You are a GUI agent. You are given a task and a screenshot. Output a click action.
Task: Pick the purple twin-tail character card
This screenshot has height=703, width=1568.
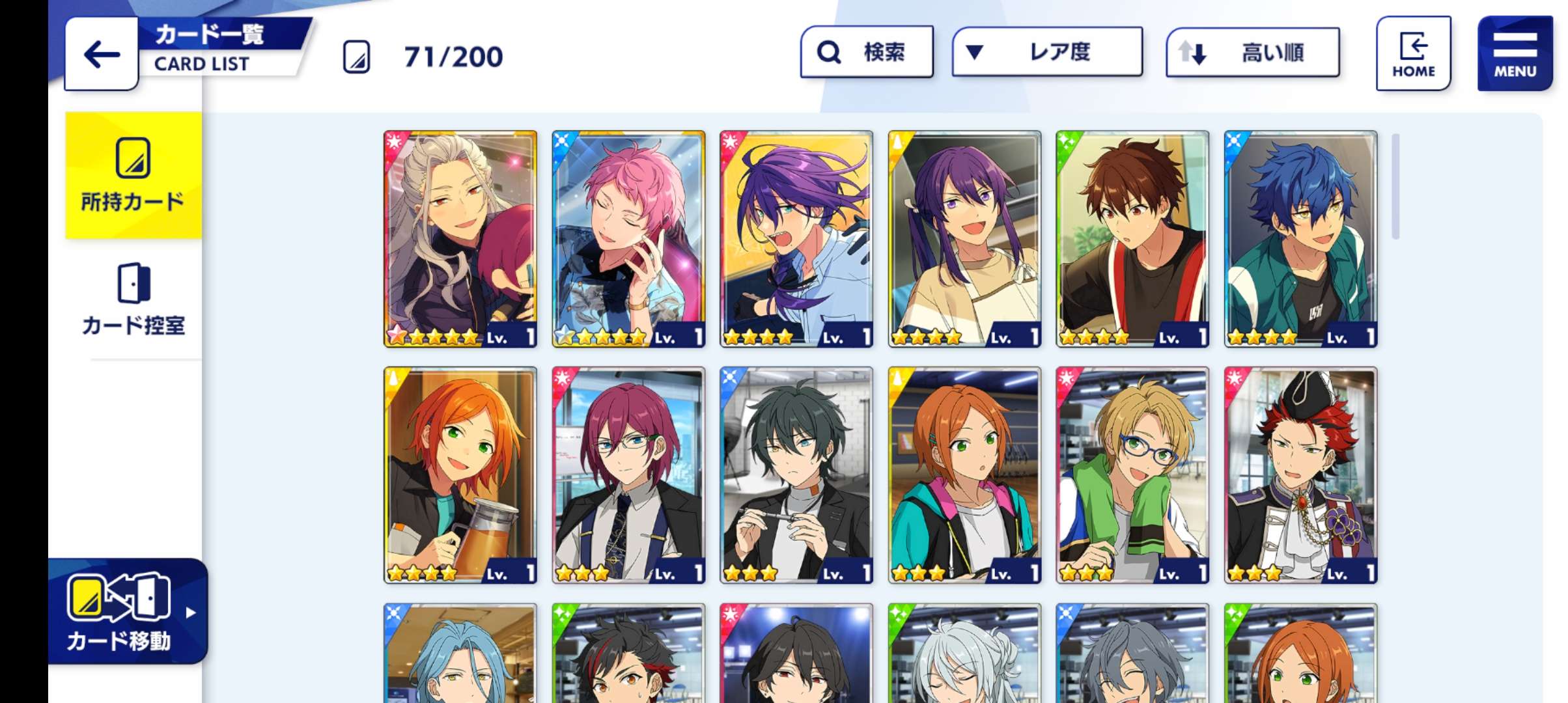(964, 239)
